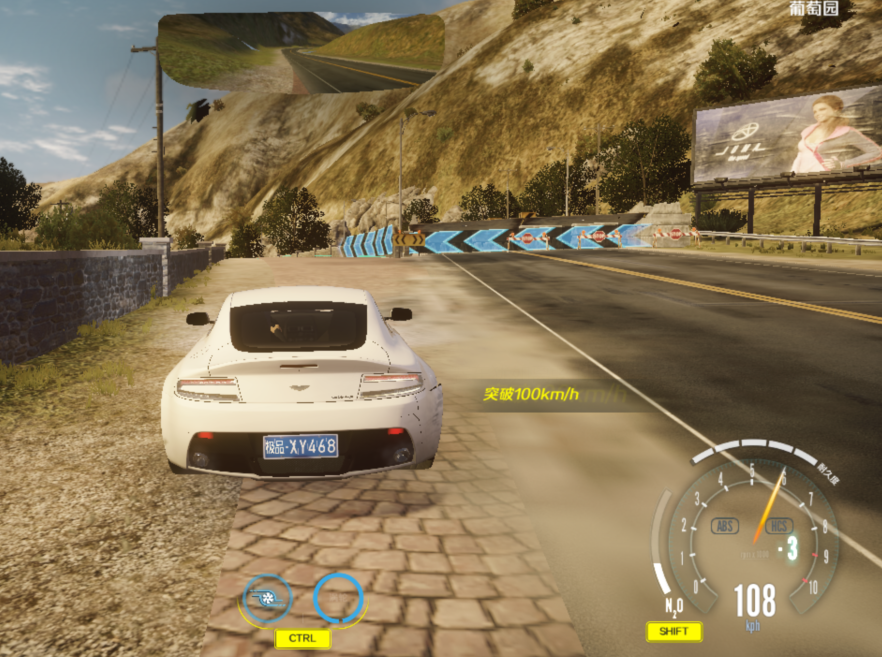
Task: Click the rear-view mirror display
Action: pos(301,54)
